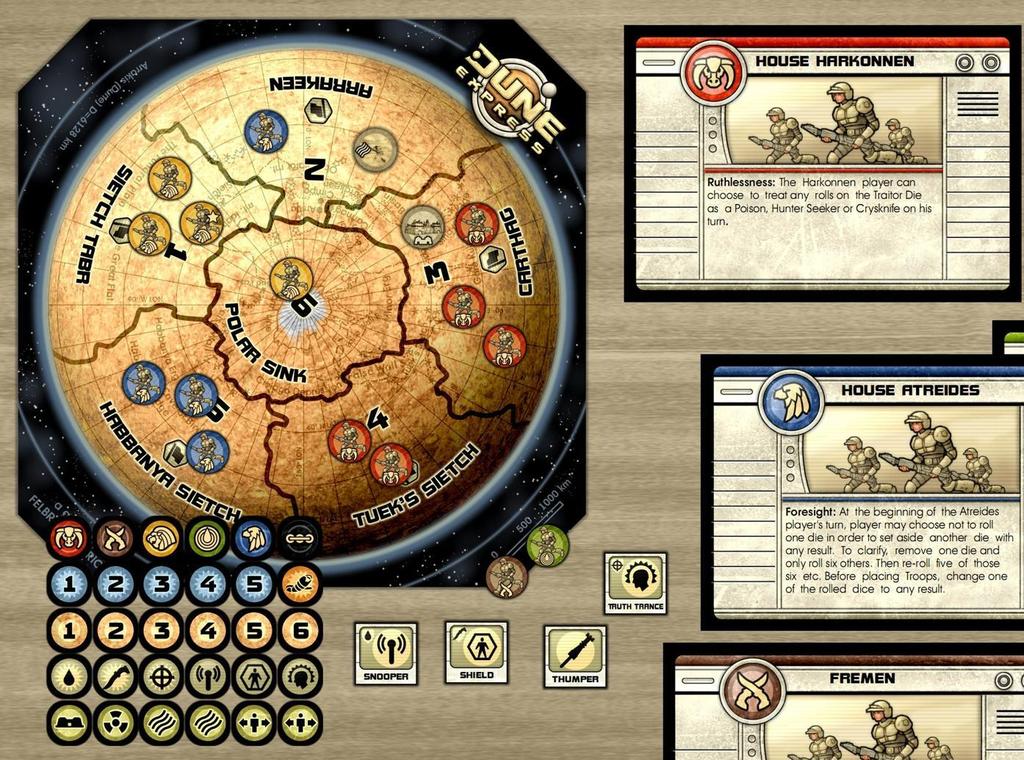Image resolution: width=1024 pixels, height=760 pixels.
Task: Pick the blue Atreides troop in Arrakeen
Action: pyautogui.click(x=266, y=131)
